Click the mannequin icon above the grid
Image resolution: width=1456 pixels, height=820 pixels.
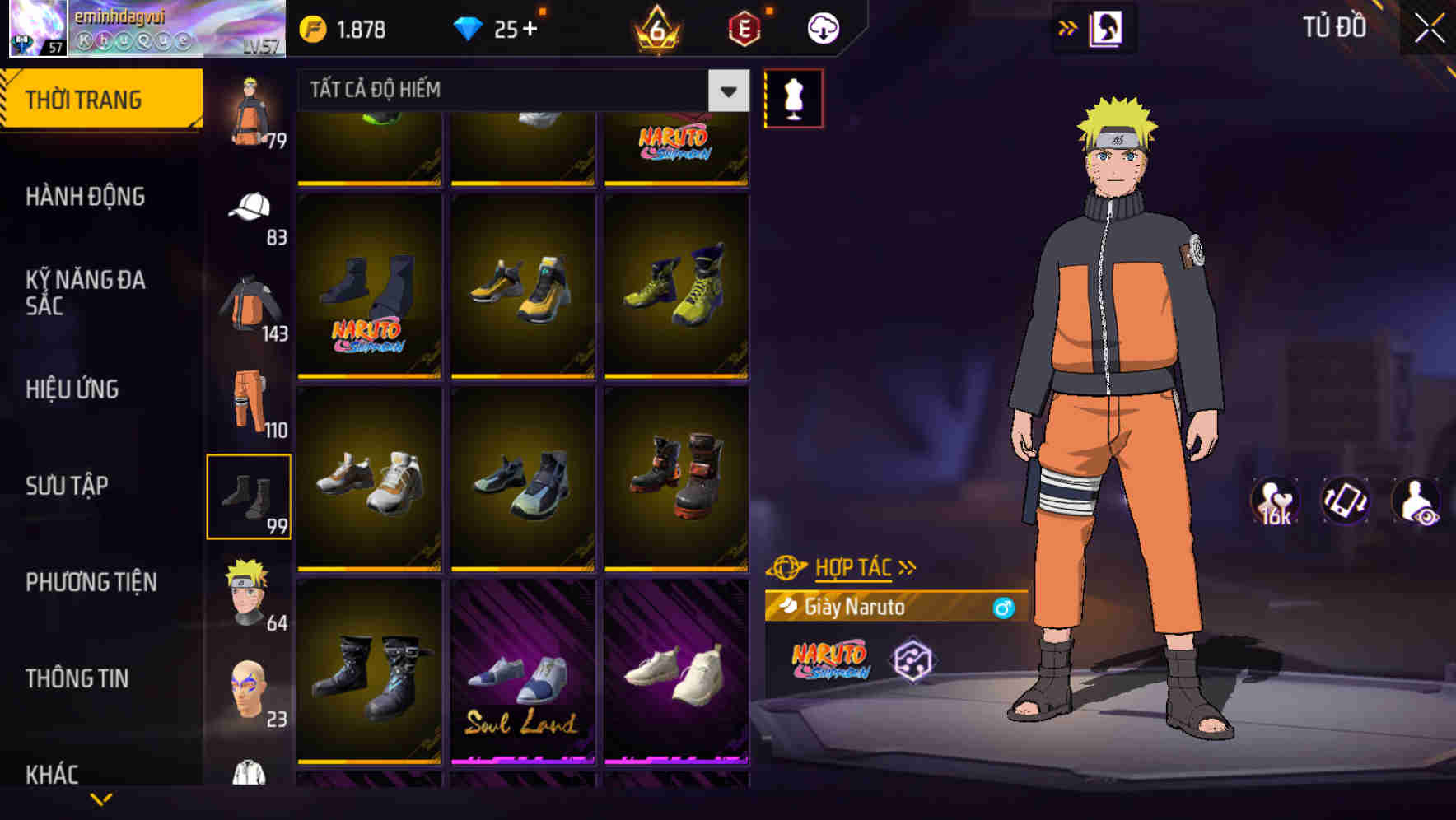pos(794,100)
